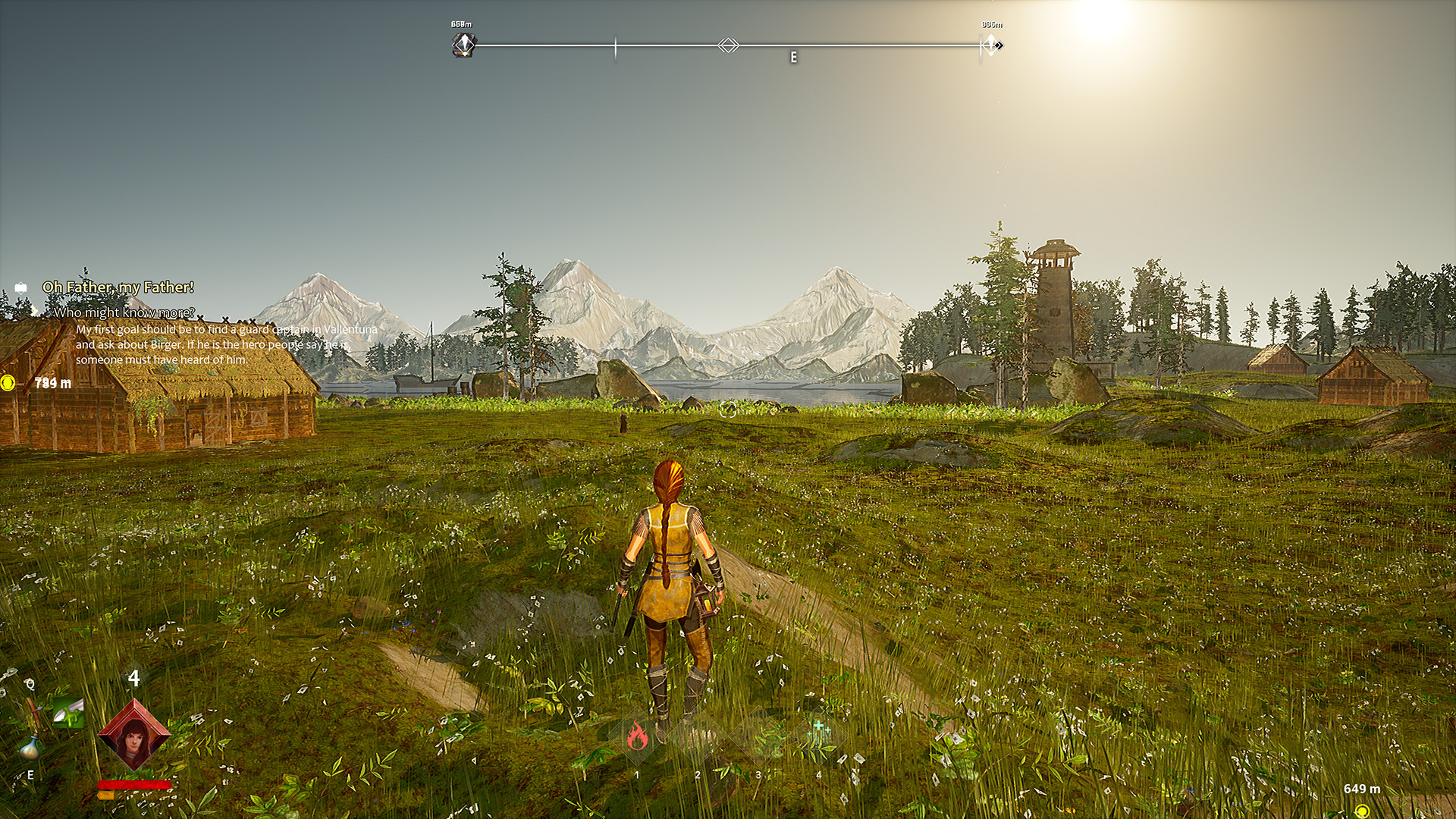The height and width of the screenshot is (819, 1456).
Task: Click the right compass waypoint marker
Action: (x=992, y=45)
